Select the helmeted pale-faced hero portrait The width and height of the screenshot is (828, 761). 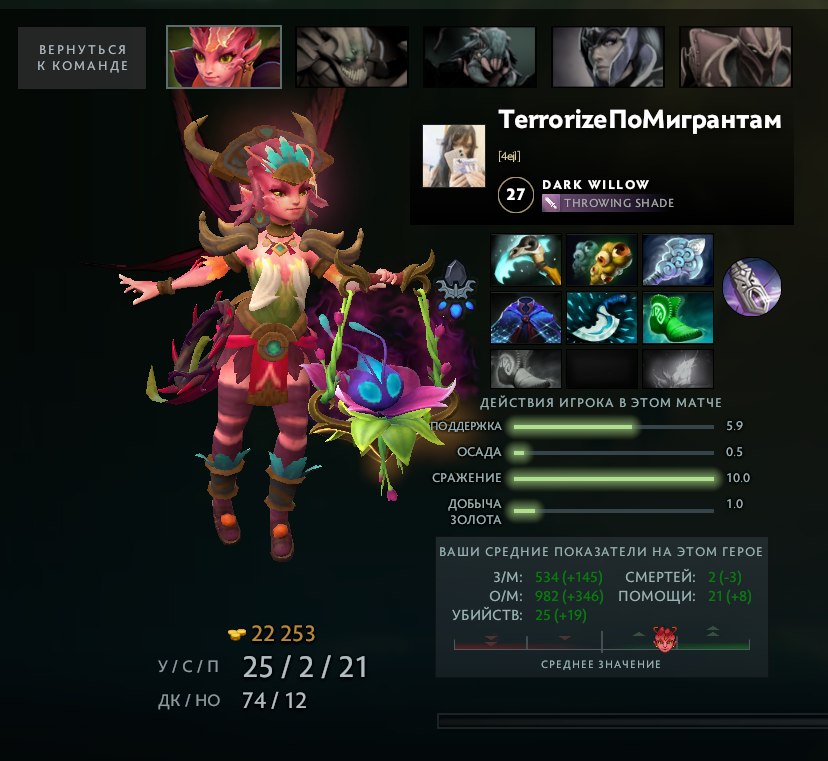[x=608, y=57]
